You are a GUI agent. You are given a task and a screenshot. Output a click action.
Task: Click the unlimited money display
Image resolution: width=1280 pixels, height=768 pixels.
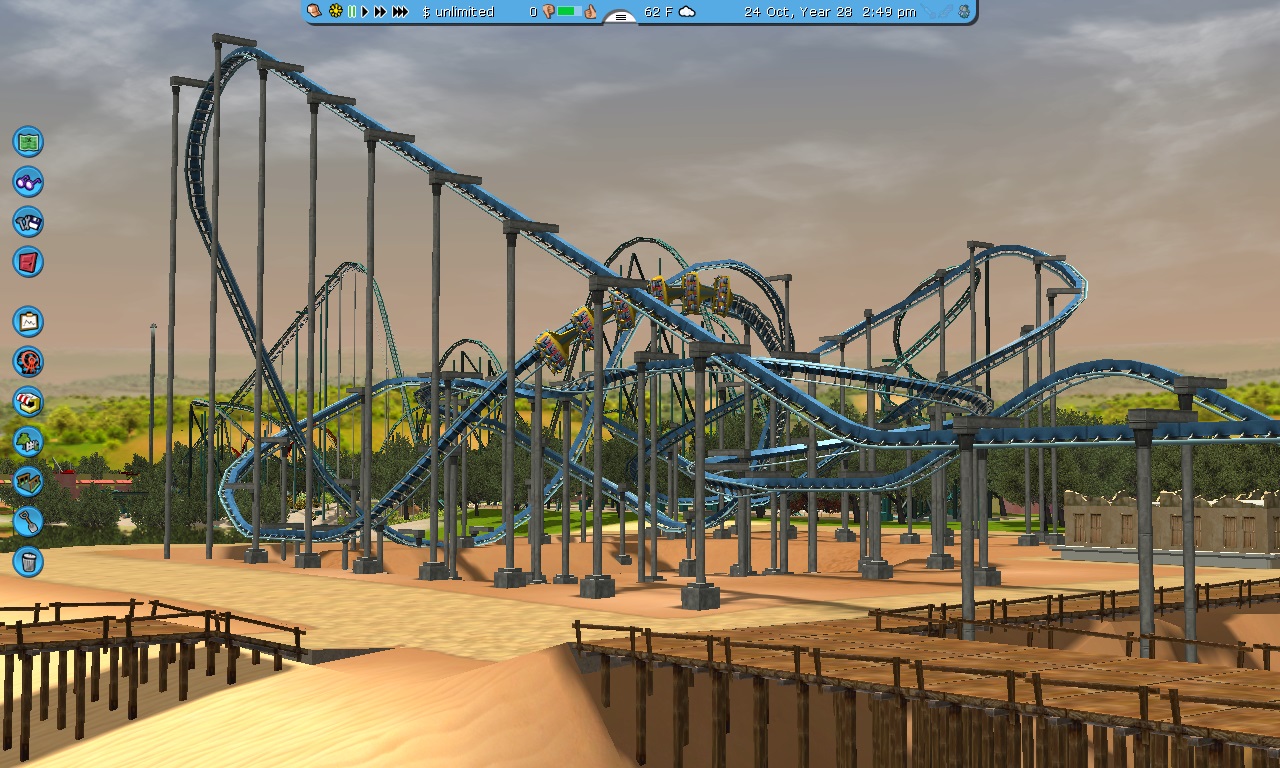458,12
